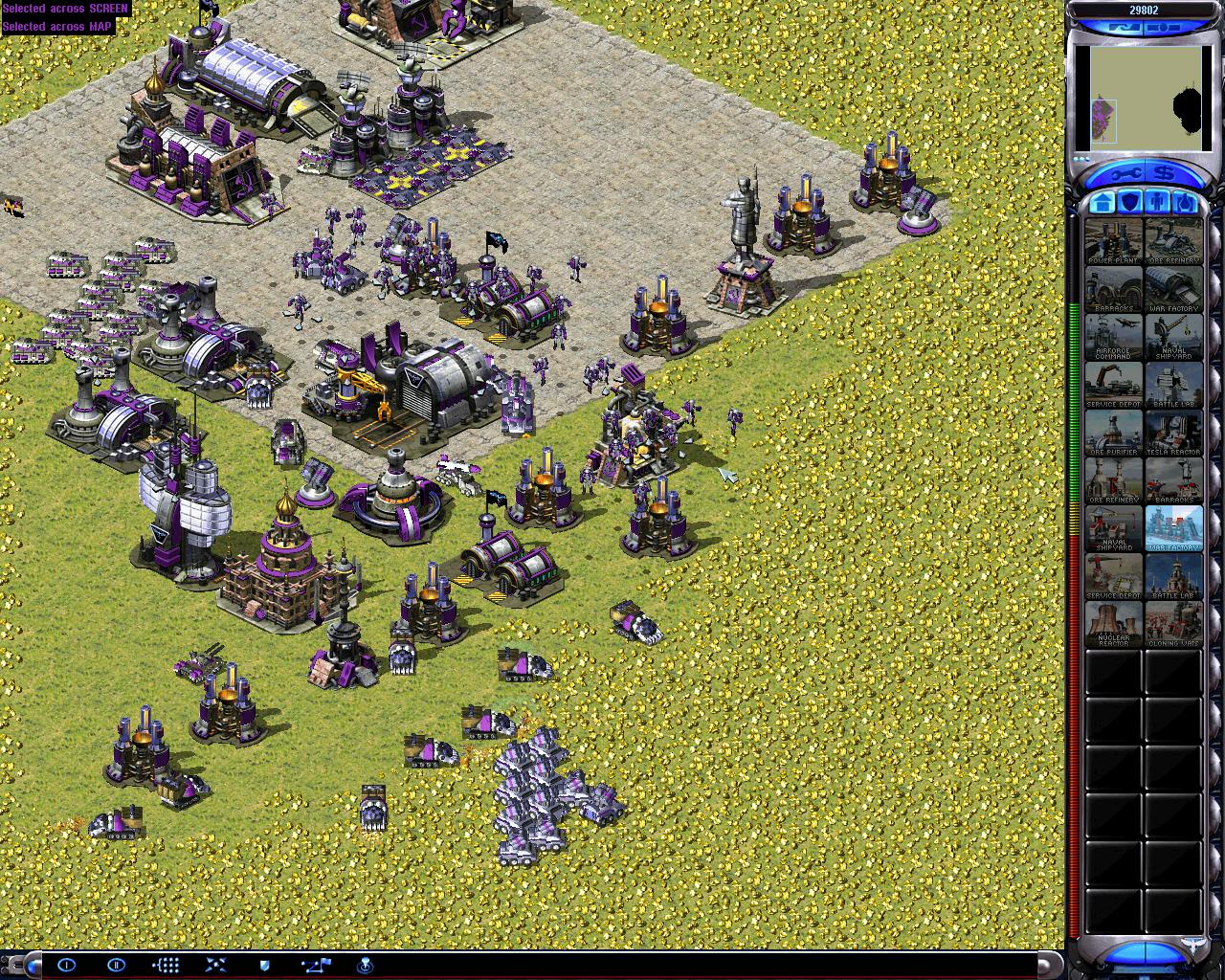Choose the Ore Purifier build icon
1225x980 pixels.
click(x=1114, y=434)
